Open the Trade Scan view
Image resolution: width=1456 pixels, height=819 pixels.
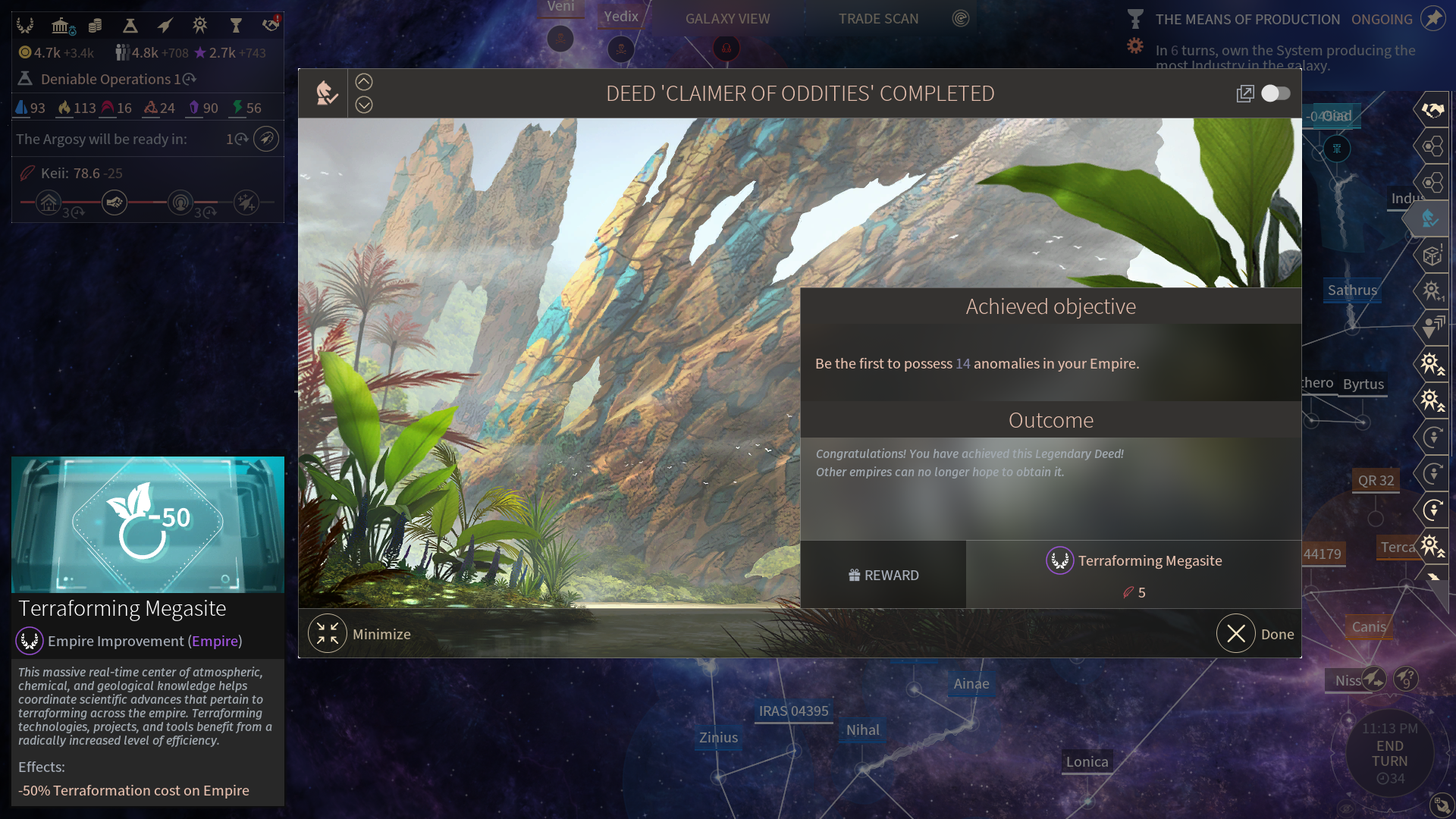point(878,18)
